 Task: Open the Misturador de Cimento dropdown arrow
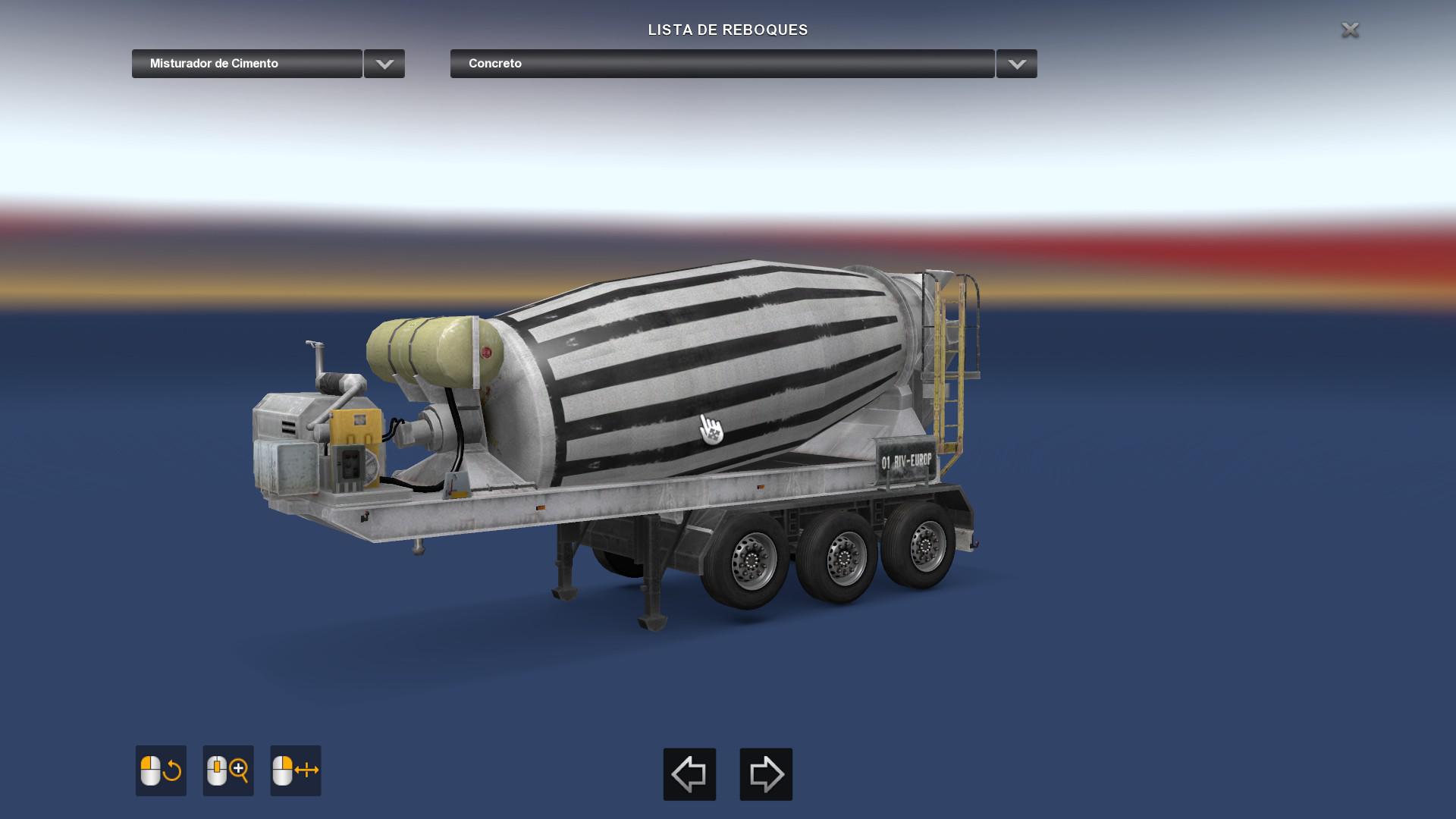pyautogui.click(x=383, y=64)
